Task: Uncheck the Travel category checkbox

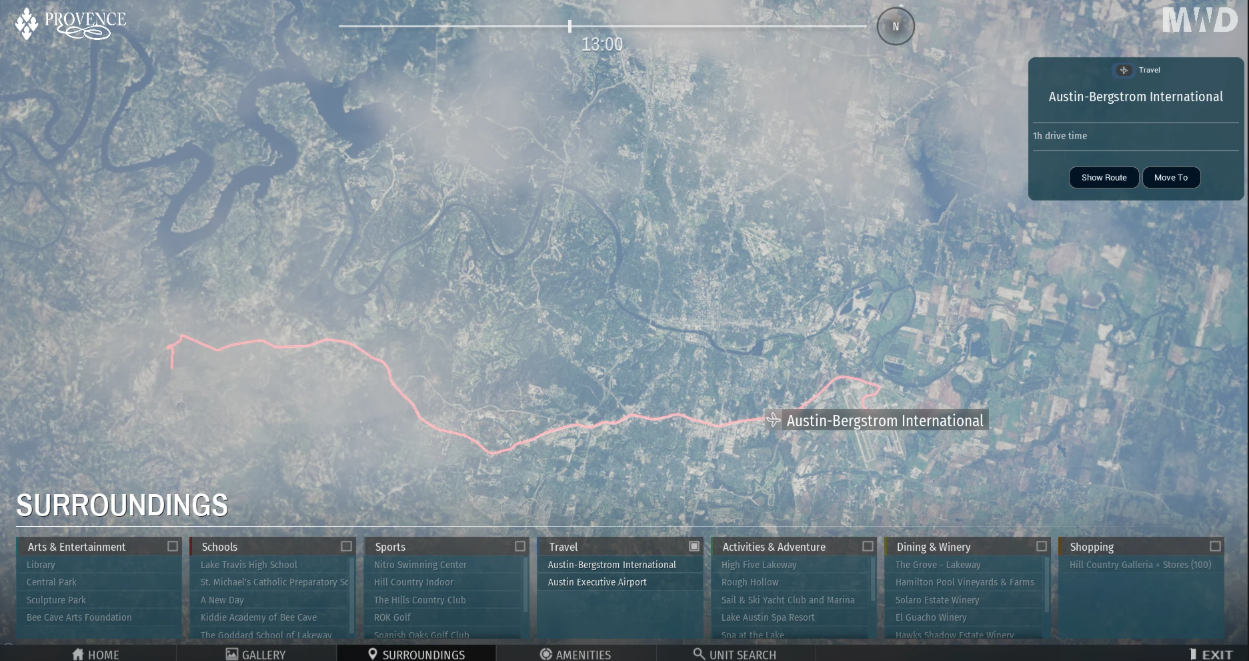Action: [x=694, y=546]
